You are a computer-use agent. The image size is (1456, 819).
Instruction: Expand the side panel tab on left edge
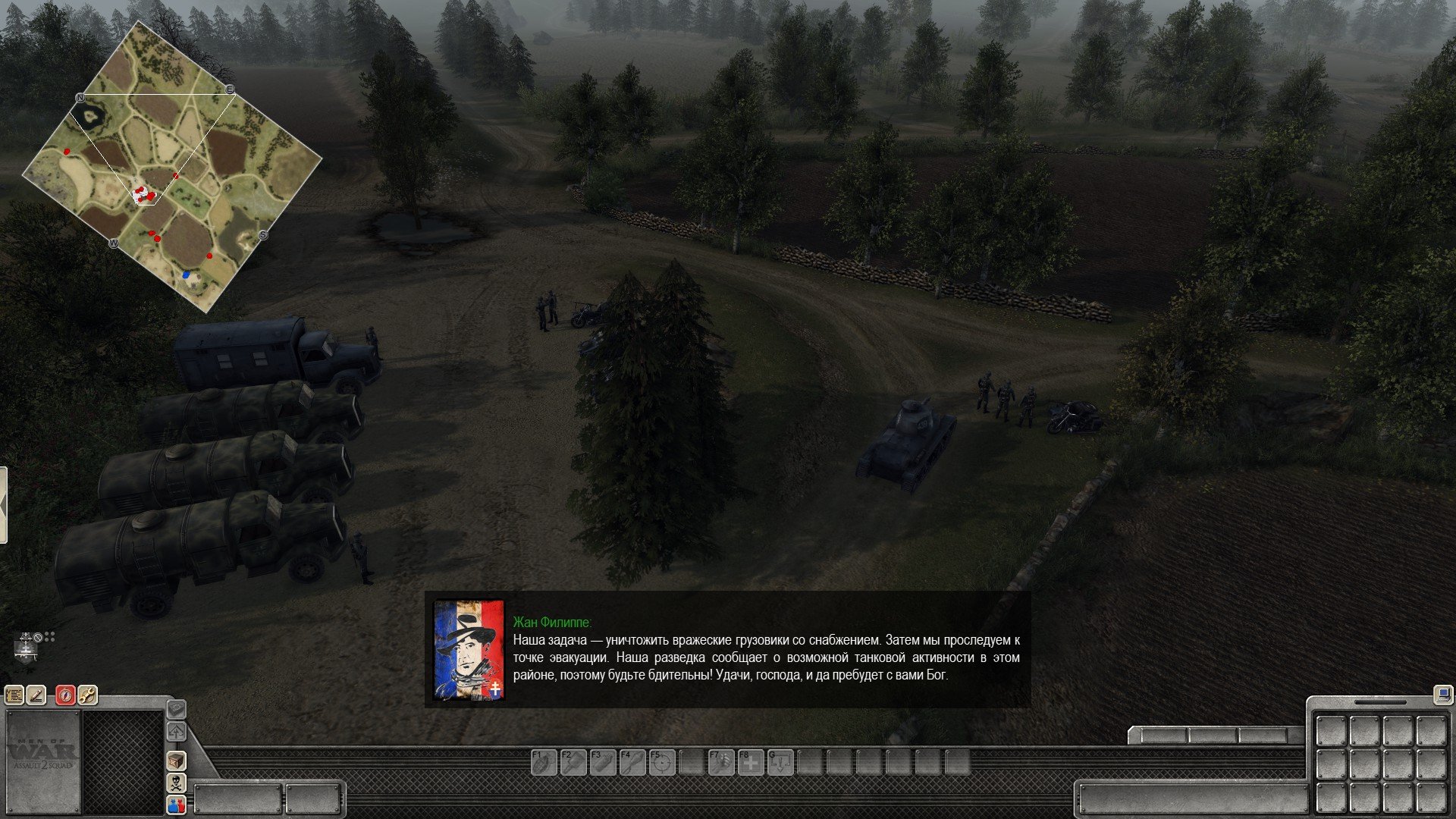coord(3,505)
